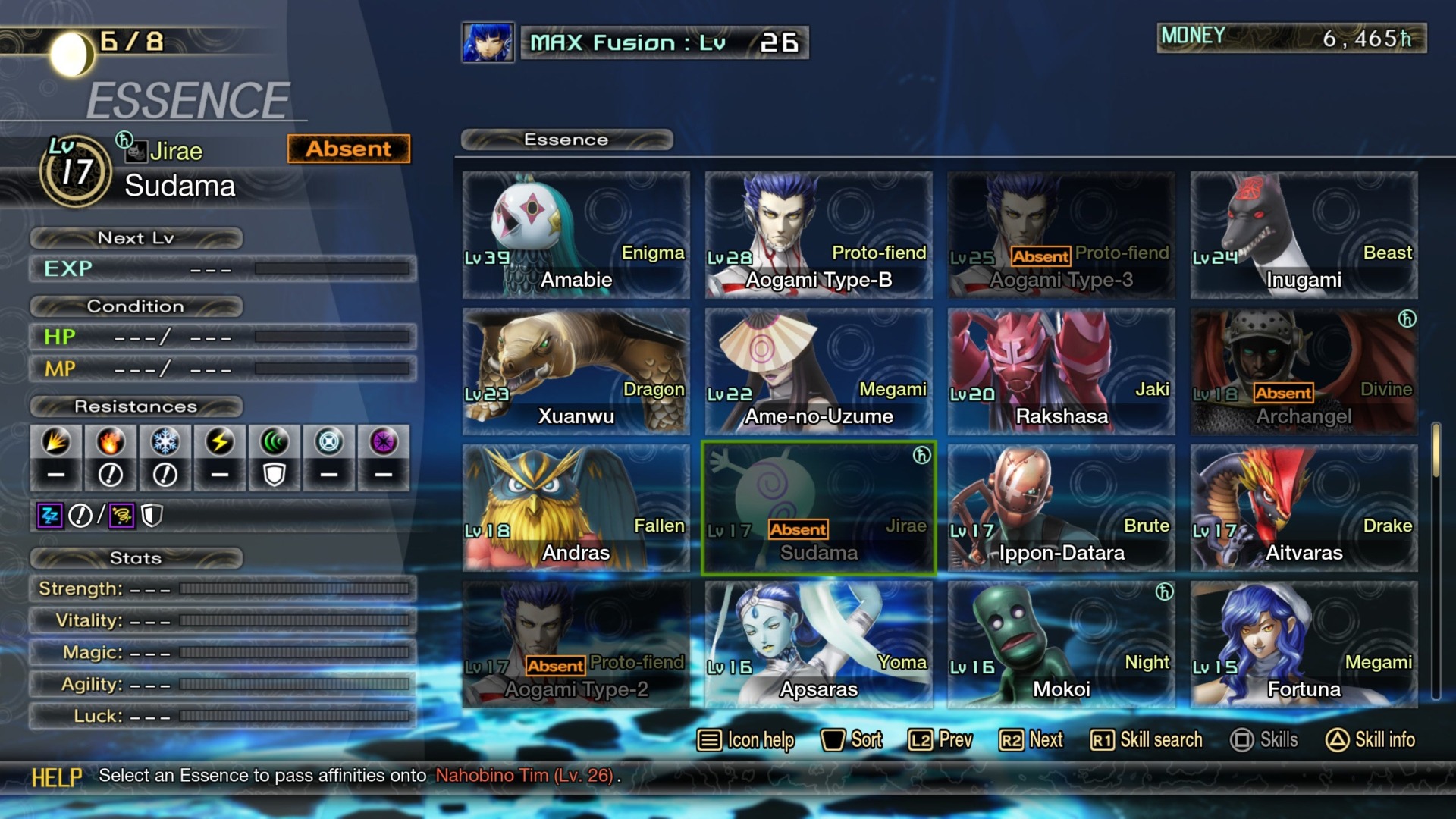Image resolution: width=1456 pixels, height=819 pixels.
Task: Select the Dark resistance icon
Action: coord(383,458)
